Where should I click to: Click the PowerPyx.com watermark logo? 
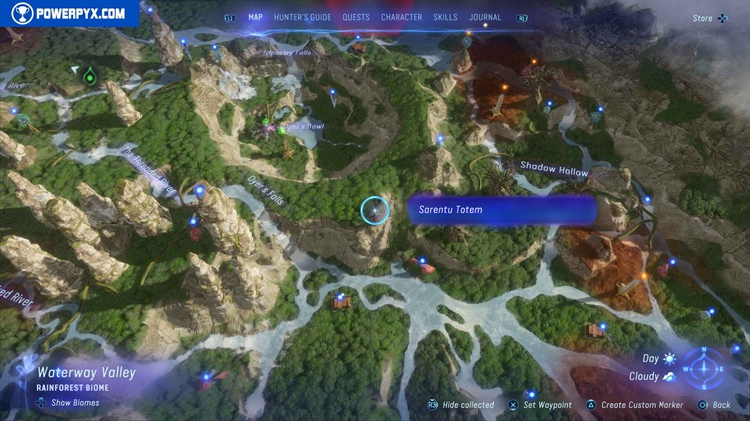tap(68, 14)
